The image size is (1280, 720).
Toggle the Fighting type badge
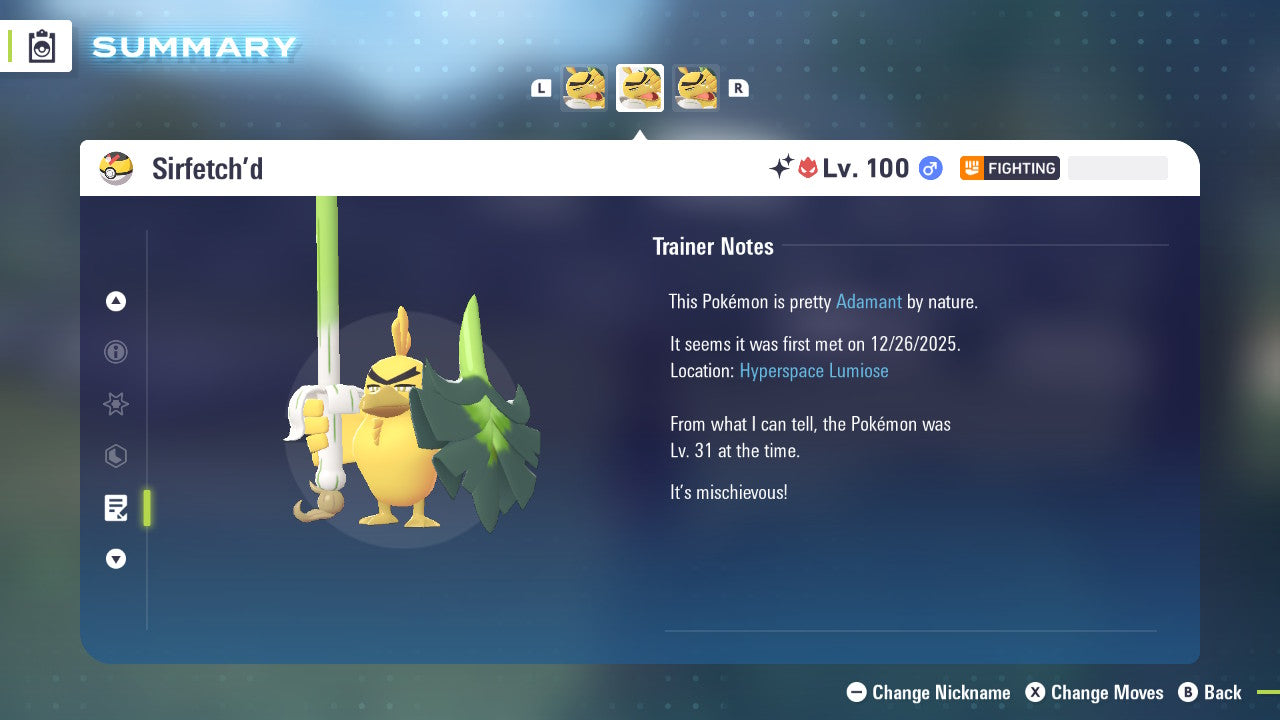click(1009, 168)
